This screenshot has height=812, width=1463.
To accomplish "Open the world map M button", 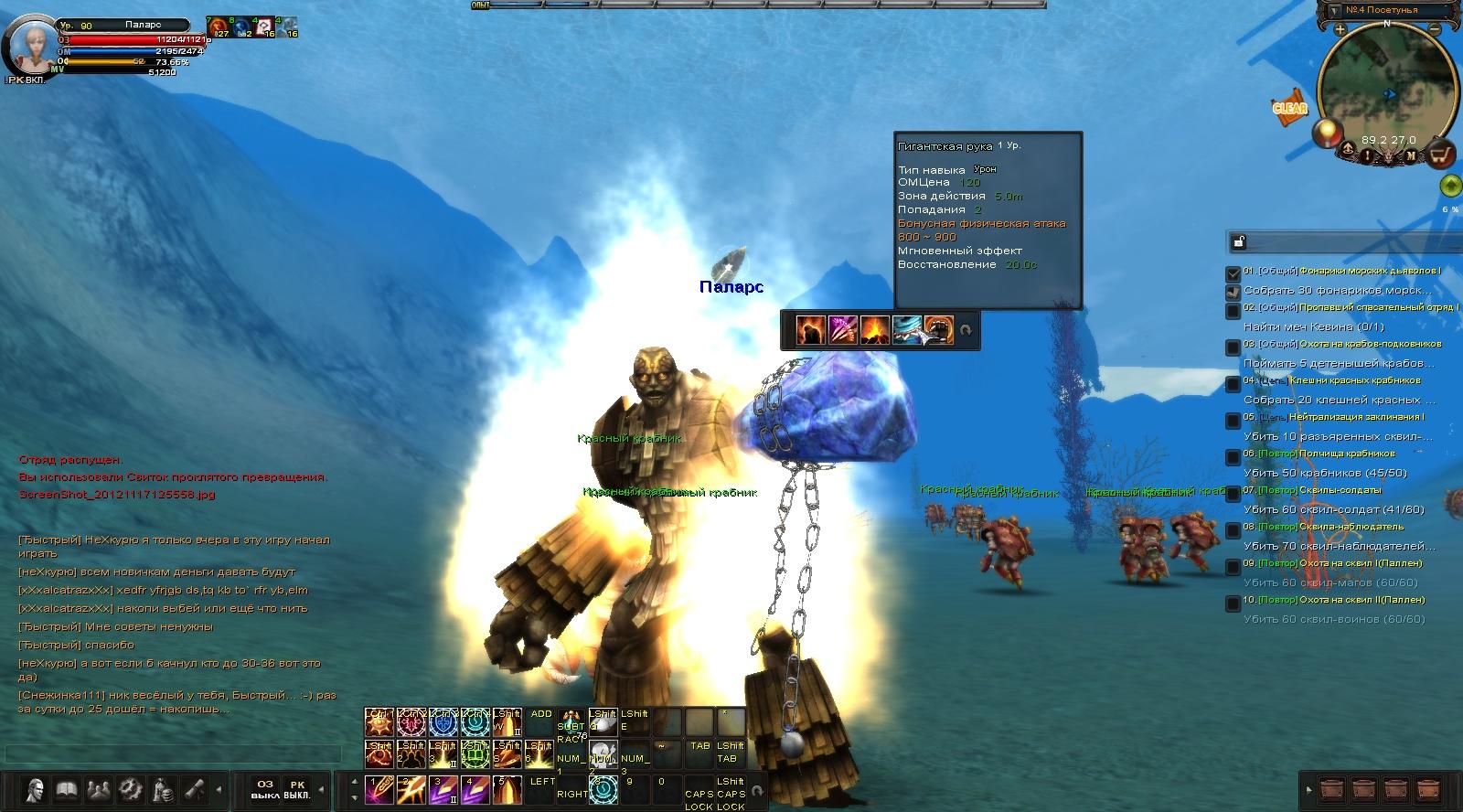I will pyautogui.click(x=1411, y=156).
